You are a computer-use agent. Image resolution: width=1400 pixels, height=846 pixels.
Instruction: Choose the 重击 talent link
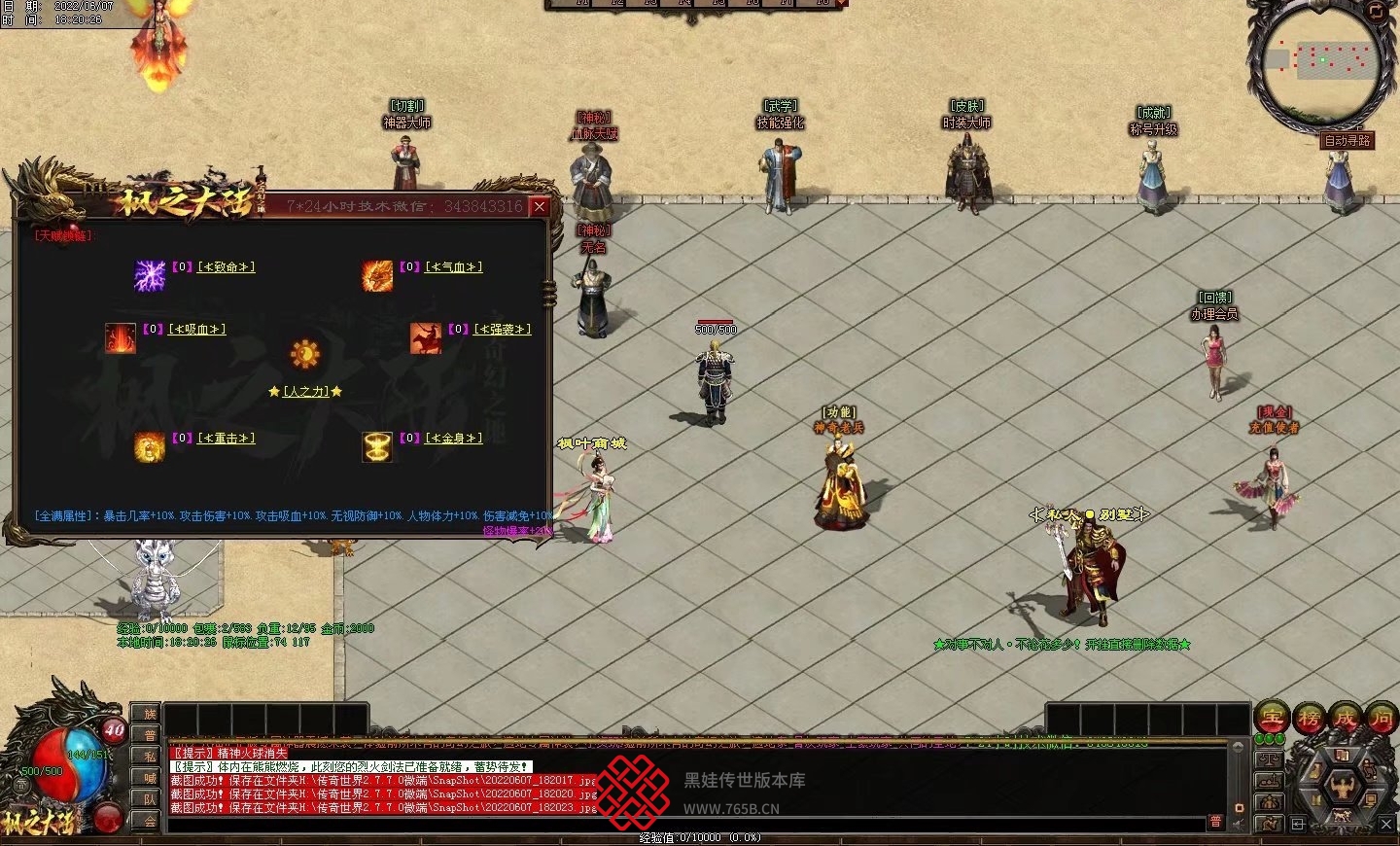coord(227,439)
